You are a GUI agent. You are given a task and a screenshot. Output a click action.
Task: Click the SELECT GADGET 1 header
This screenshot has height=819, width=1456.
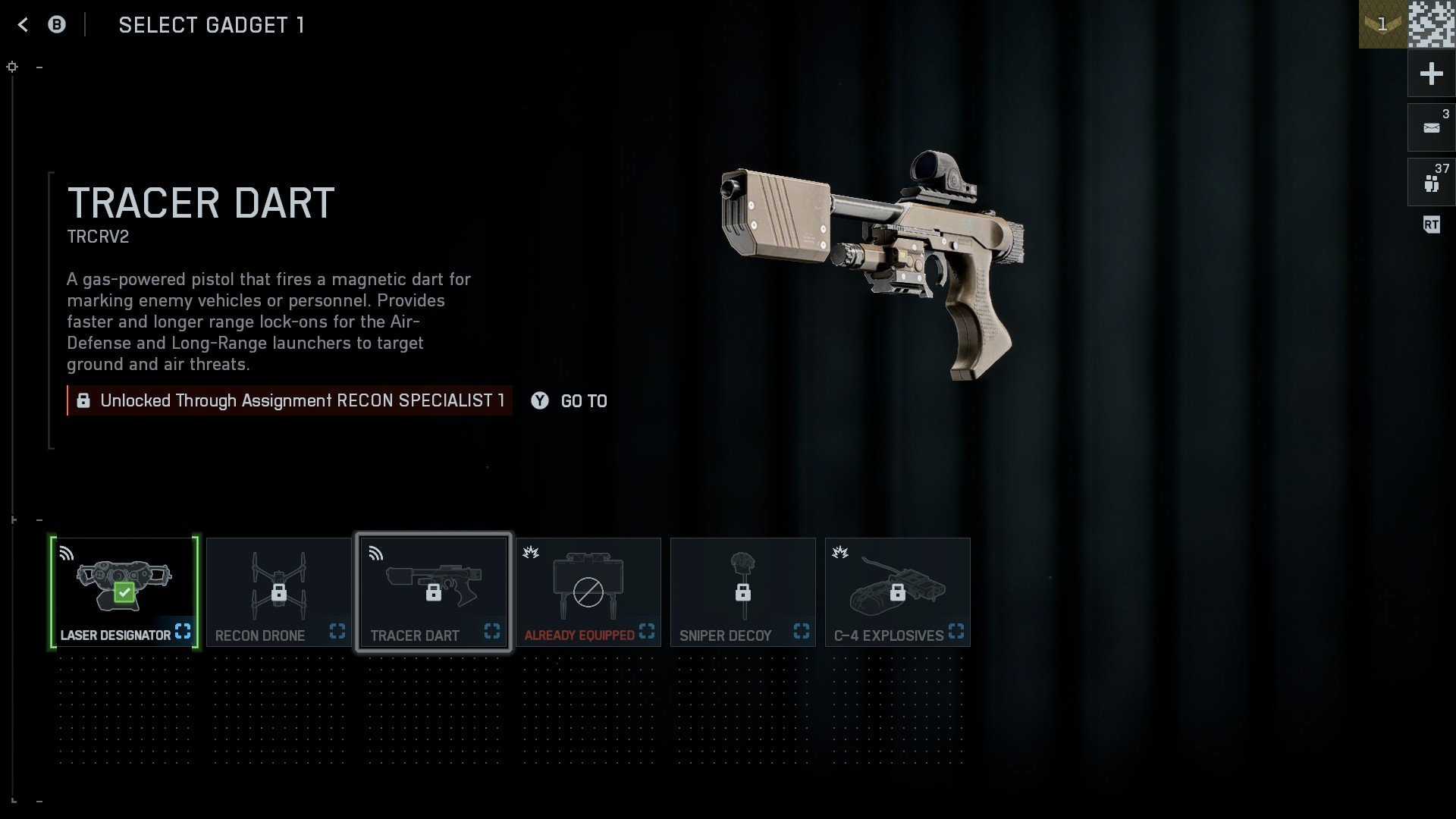tap(212, 25)
